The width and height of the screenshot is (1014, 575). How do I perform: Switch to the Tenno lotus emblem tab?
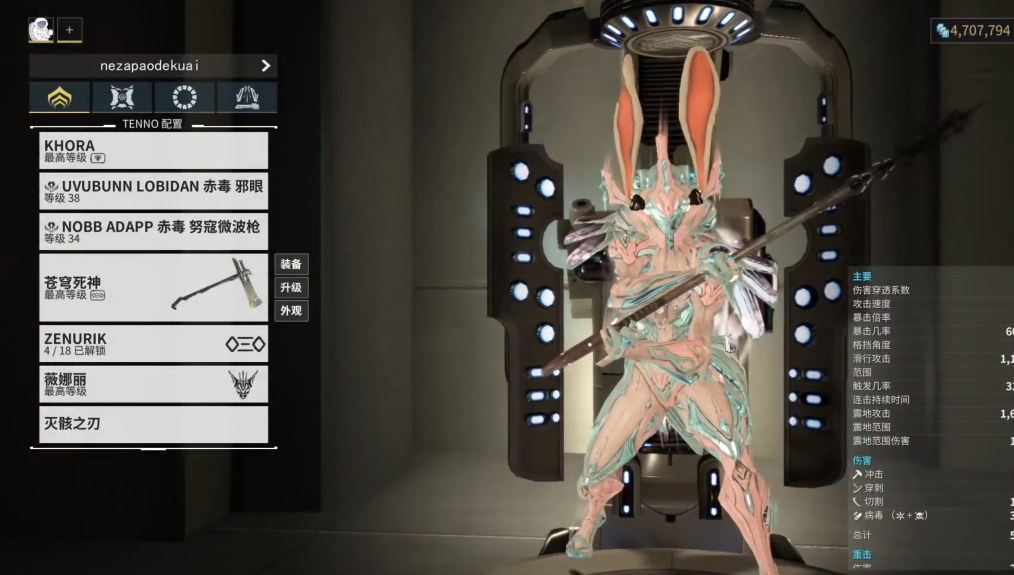(x=60, y=97)
